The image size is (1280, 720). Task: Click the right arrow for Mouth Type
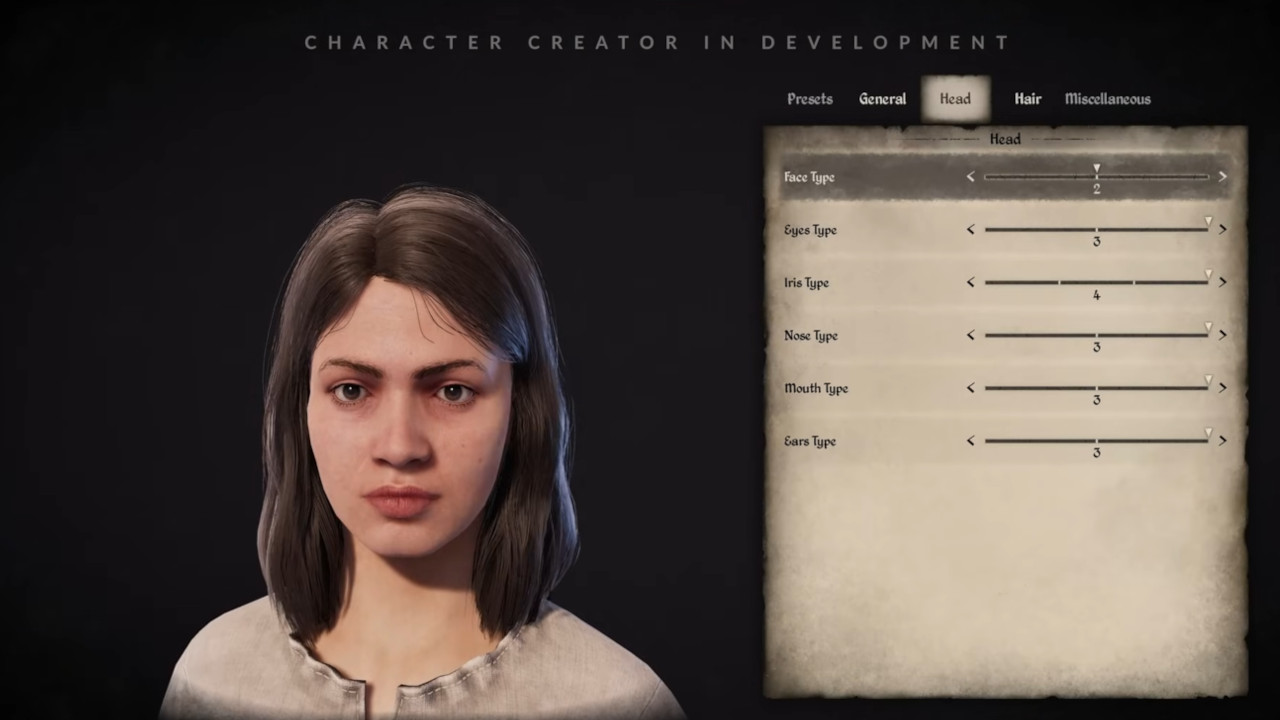(x=1222, y=388)
